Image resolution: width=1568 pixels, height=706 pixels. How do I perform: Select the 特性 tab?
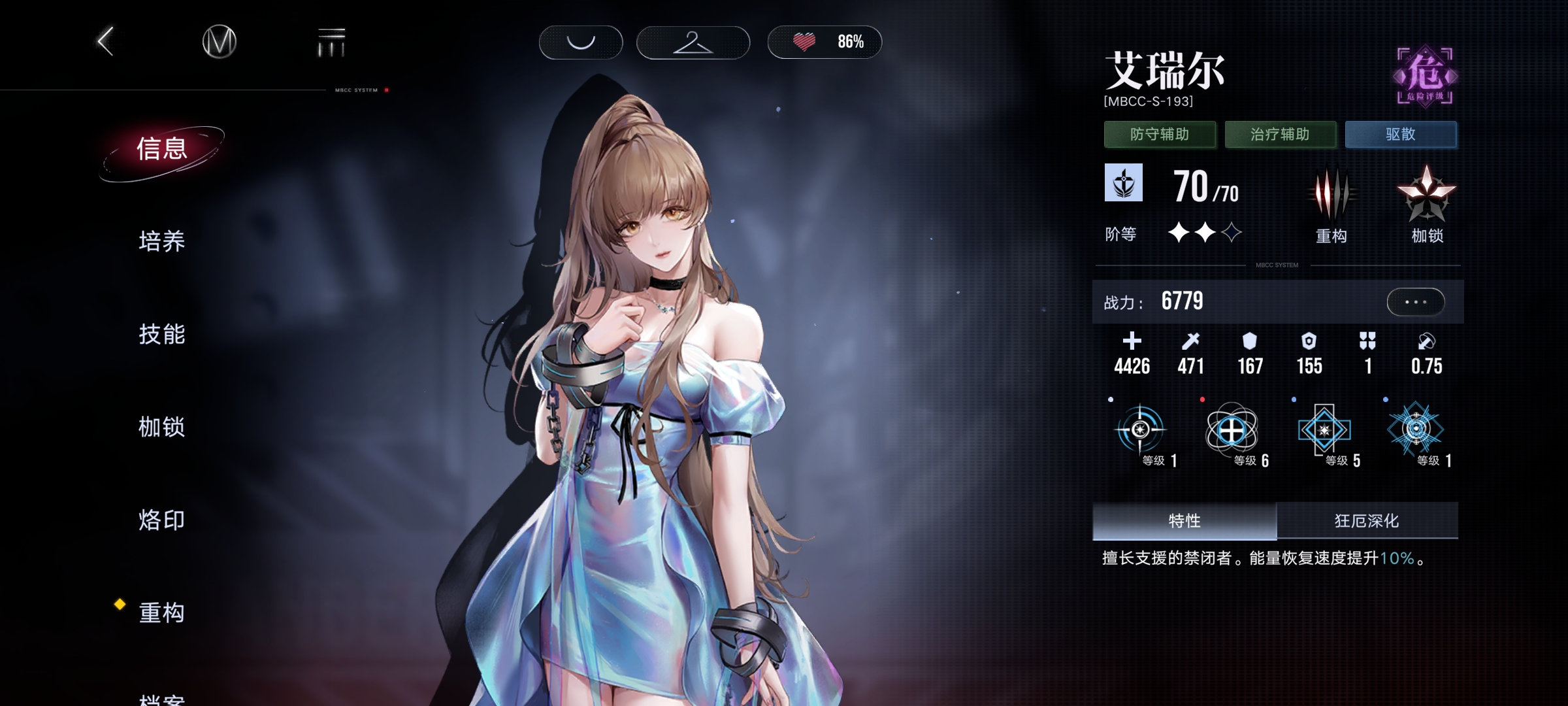click(1184, 521)
